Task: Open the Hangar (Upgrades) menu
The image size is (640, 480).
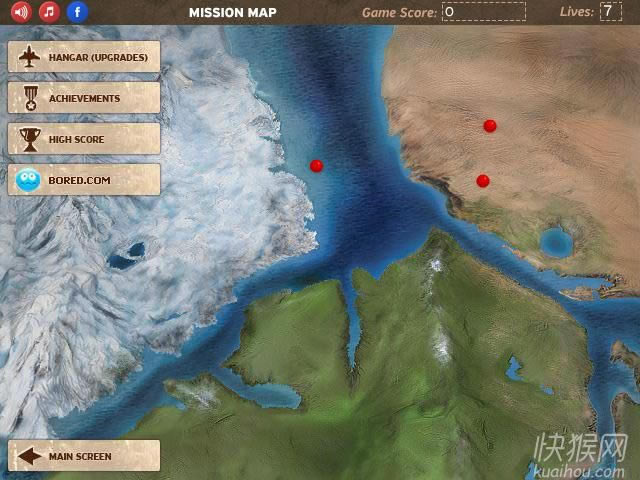Action: click(x=84, y=57)
